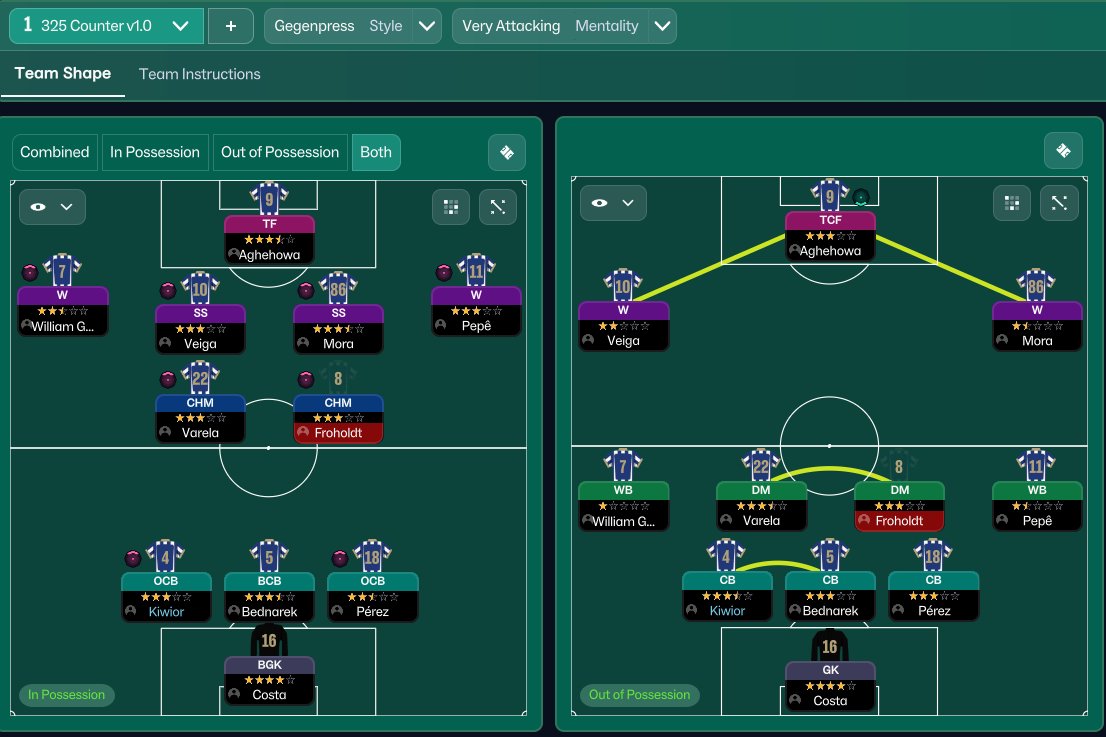Select Varela's DM card
1106x737 pixels.
click(x=760, y=506)
